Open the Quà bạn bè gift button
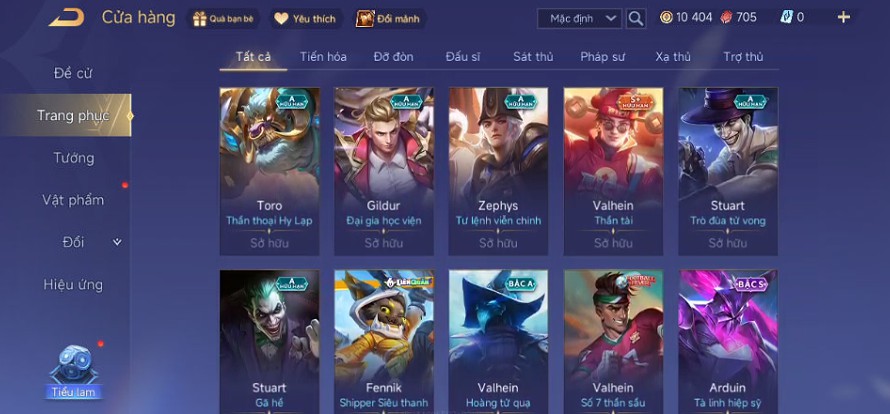 pyautogui.click(x=225, y=18)
